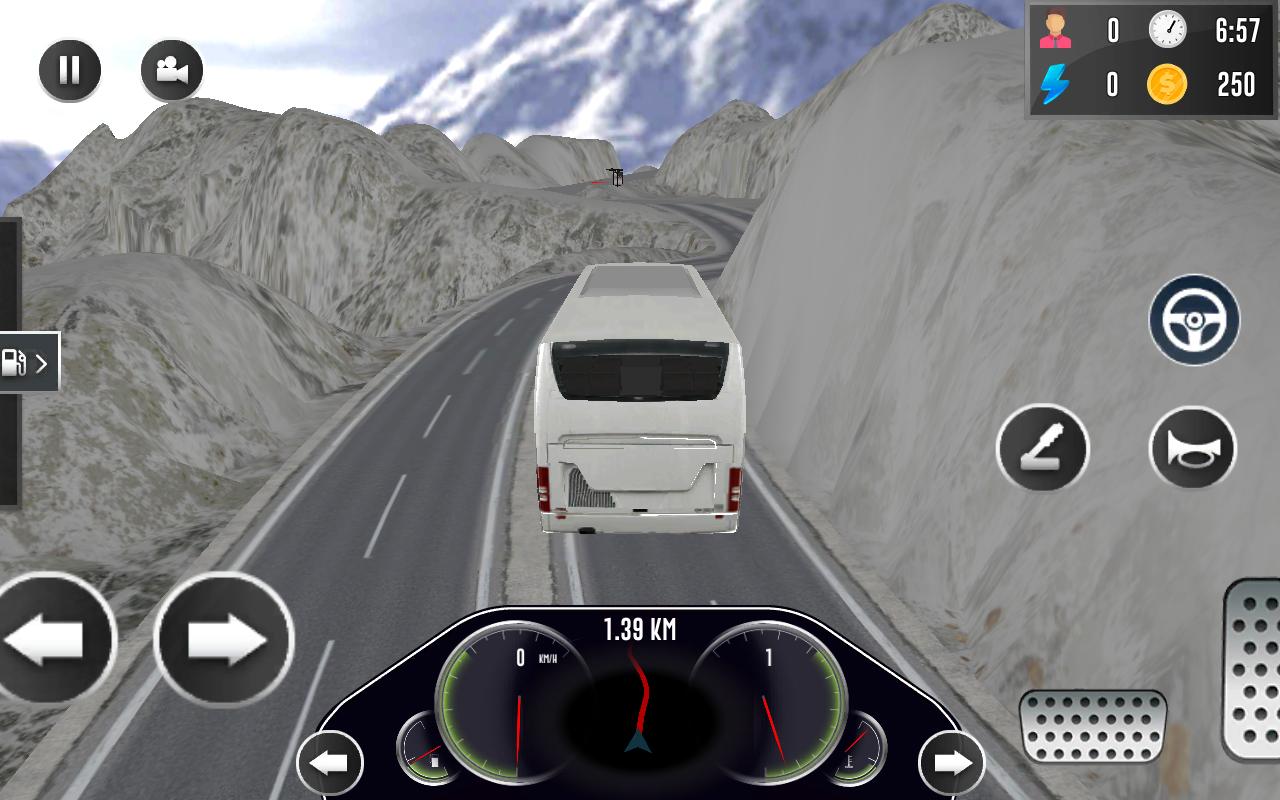1280x800 pixels.
Task: Expand the fuel panel with the chevron
Action: (42, 363)
